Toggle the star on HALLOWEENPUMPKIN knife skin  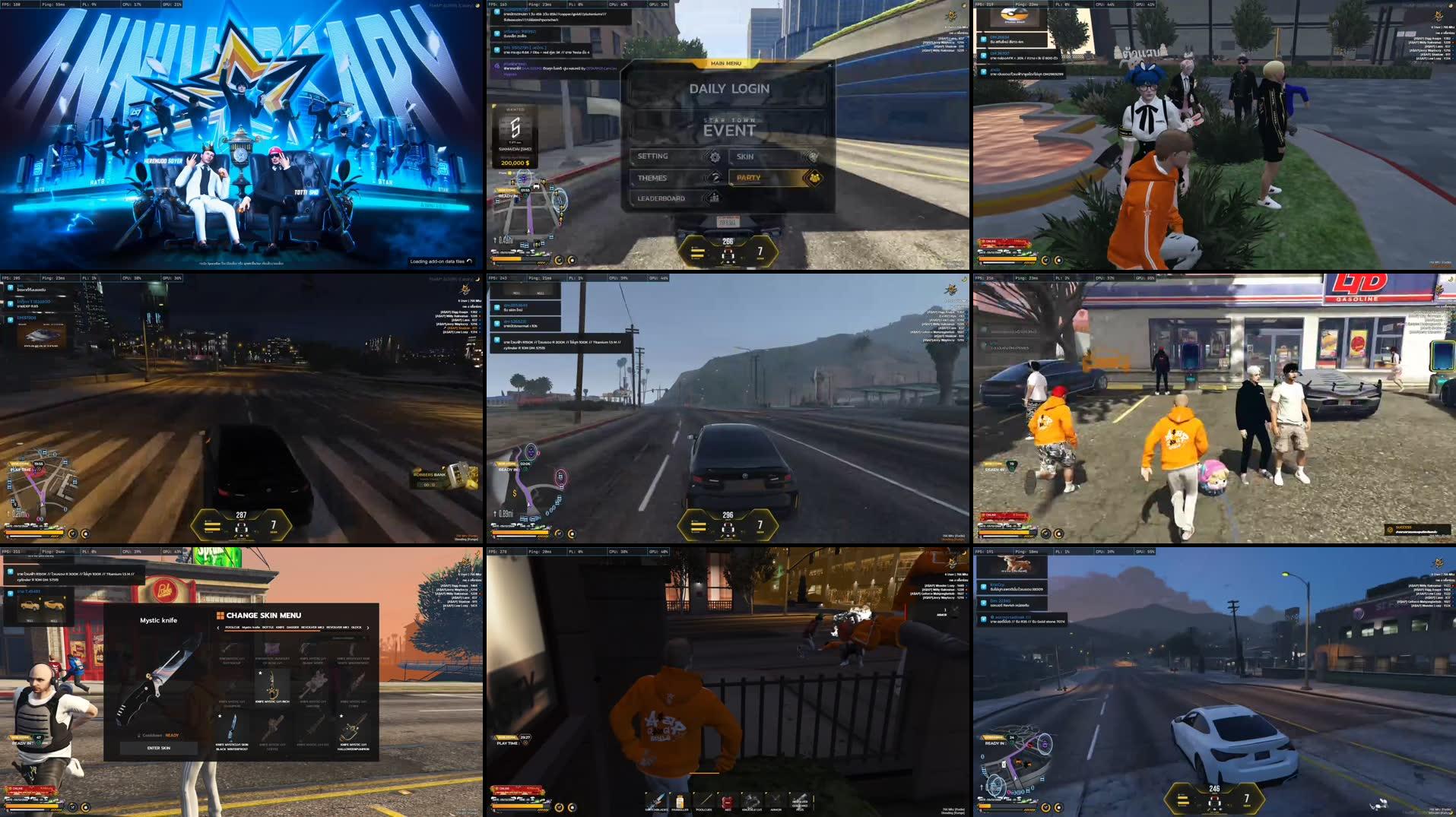click(341, 715)
